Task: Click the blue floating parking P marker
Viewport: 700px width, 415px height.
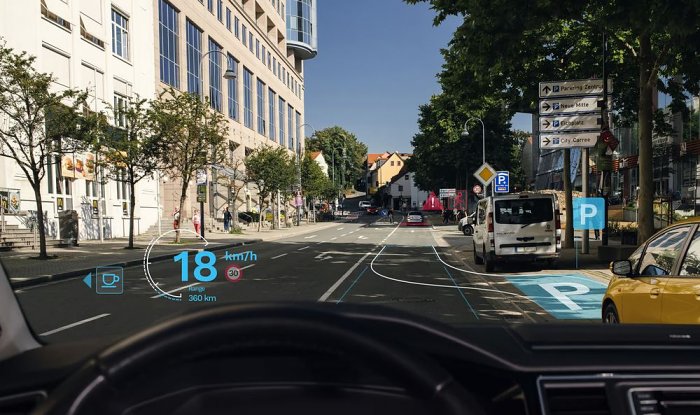Action: tap(588, 213)
